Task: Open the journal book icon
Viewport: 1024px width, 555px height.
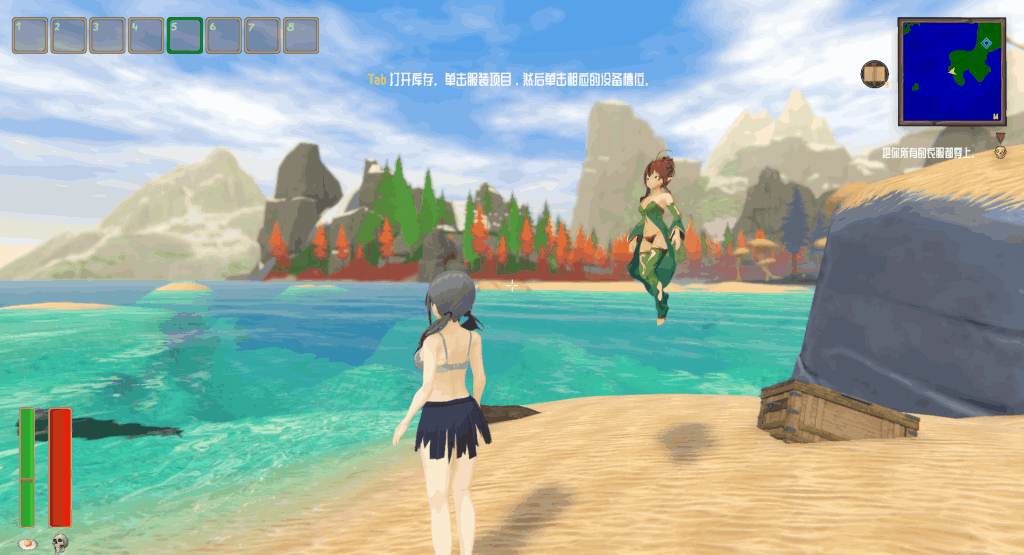Action: point(875,74)
